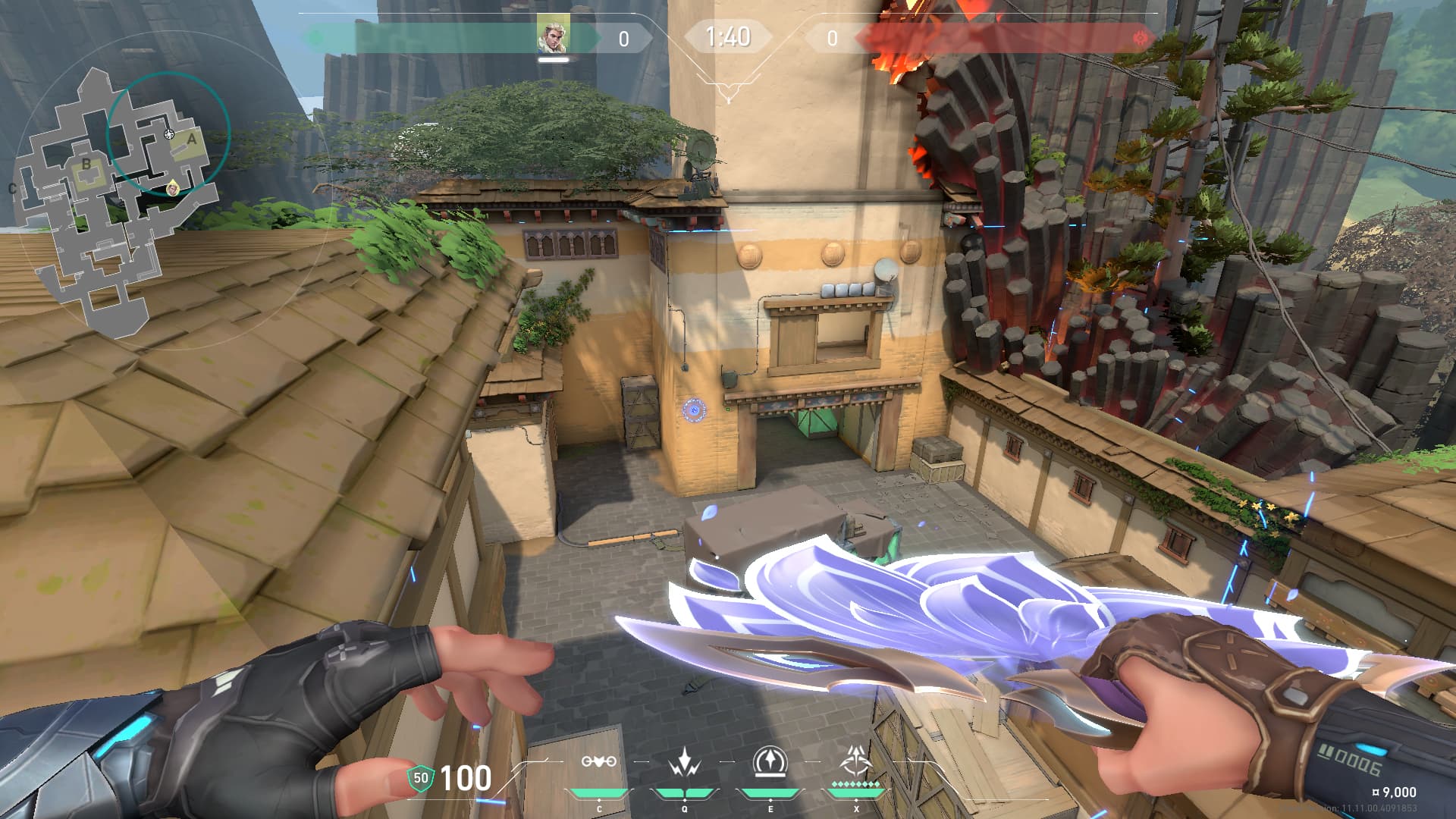Image resolution: width=1456 pixels, height=819 pixels.
Task: Use the dome ability icon above E
Action: tap(770, 761)
